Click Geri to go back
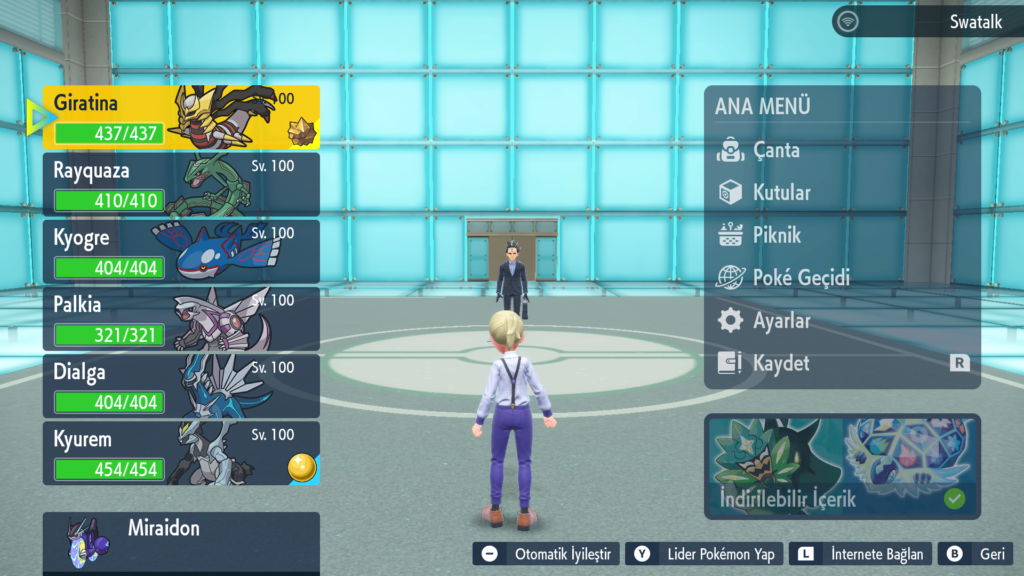 coord(977,554)
